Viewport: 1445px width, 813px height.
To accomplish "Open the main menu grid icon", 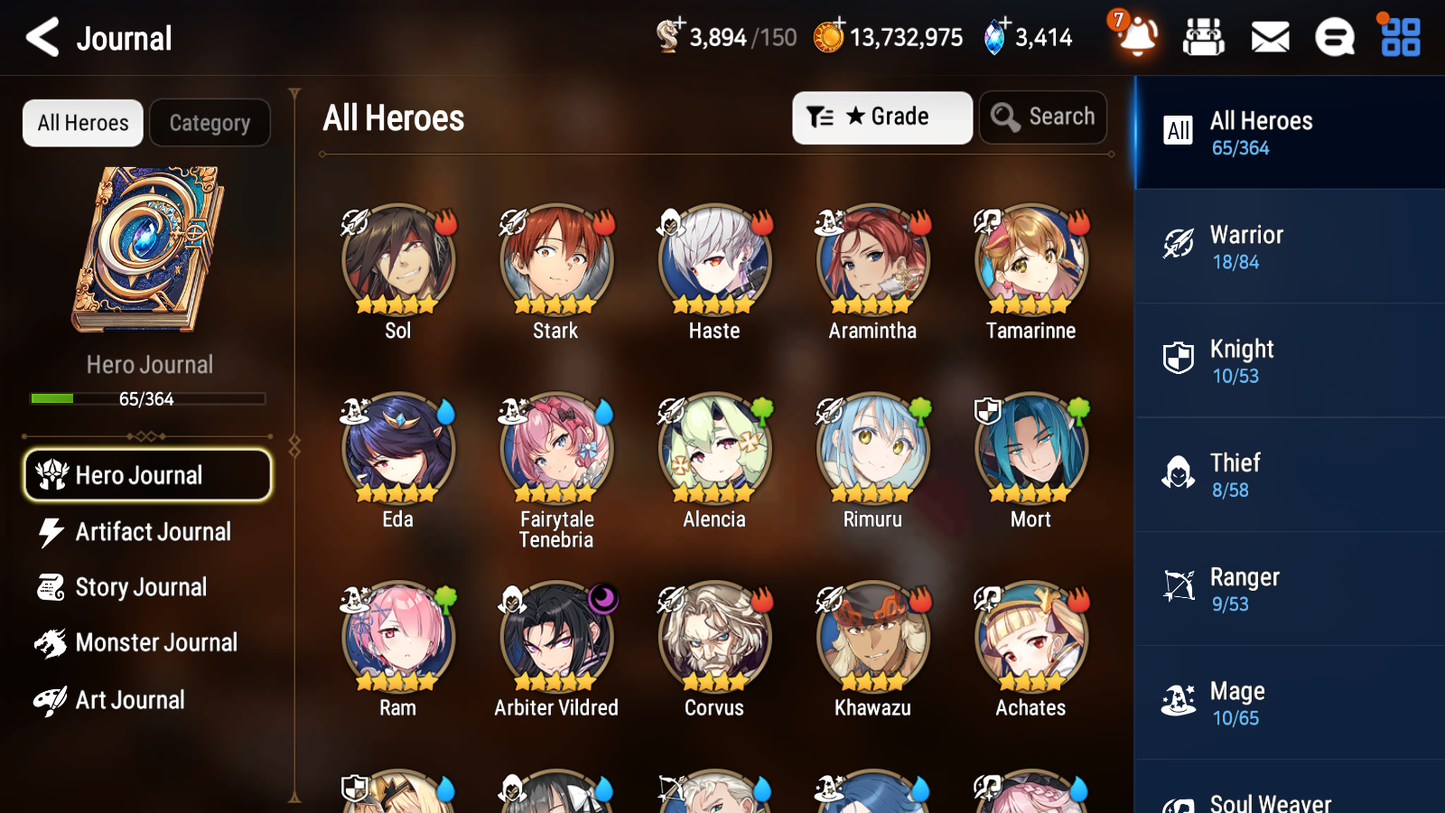I will click(1398, 36).
